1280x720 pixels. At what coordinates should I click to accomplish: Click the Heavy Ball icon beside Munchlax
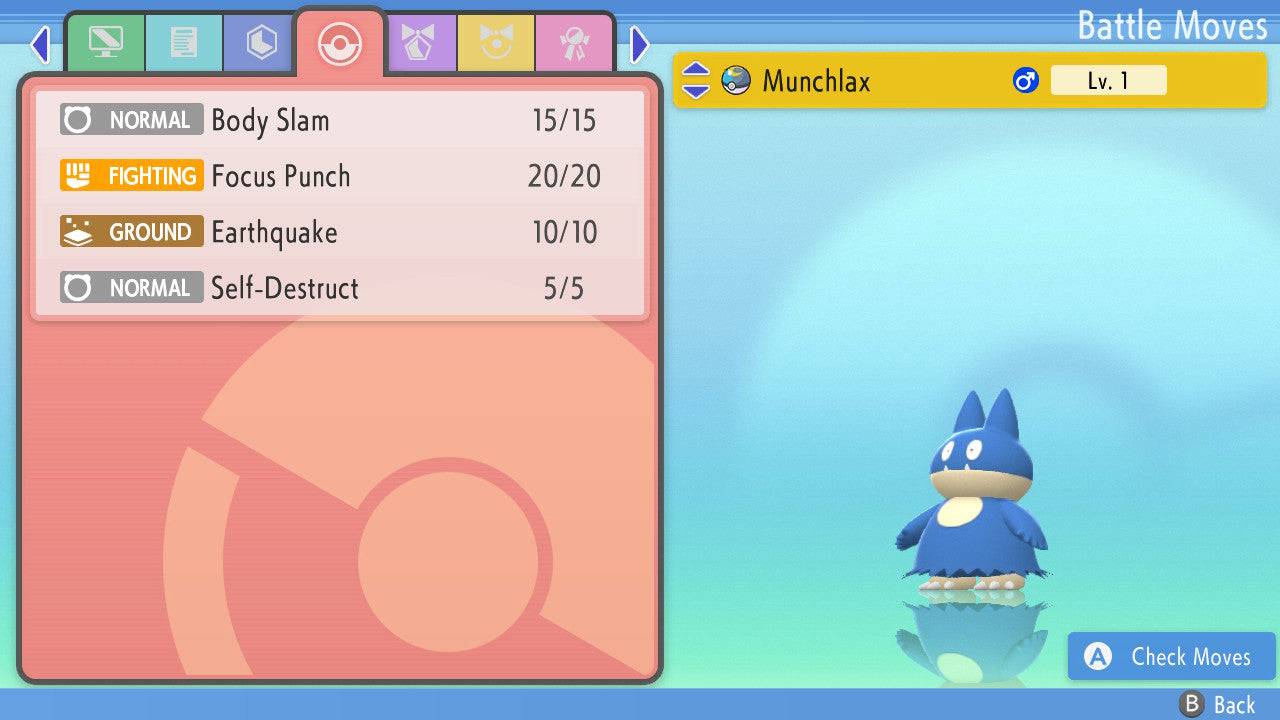click(737, 80)
